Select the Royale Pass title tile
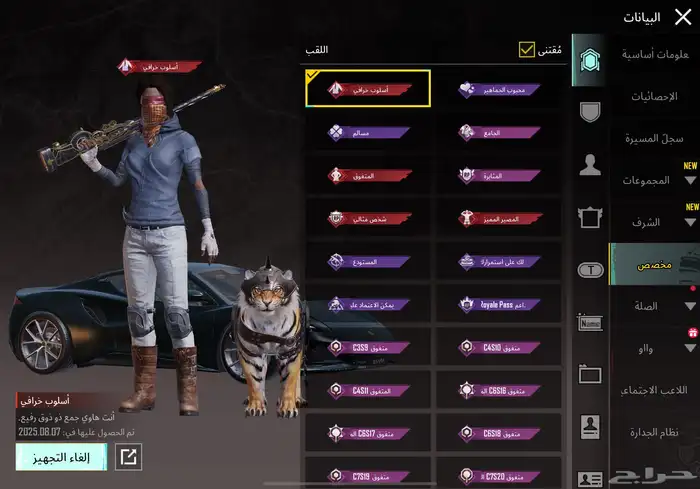The width and height of the screenshot is (700, 489). 498,304
